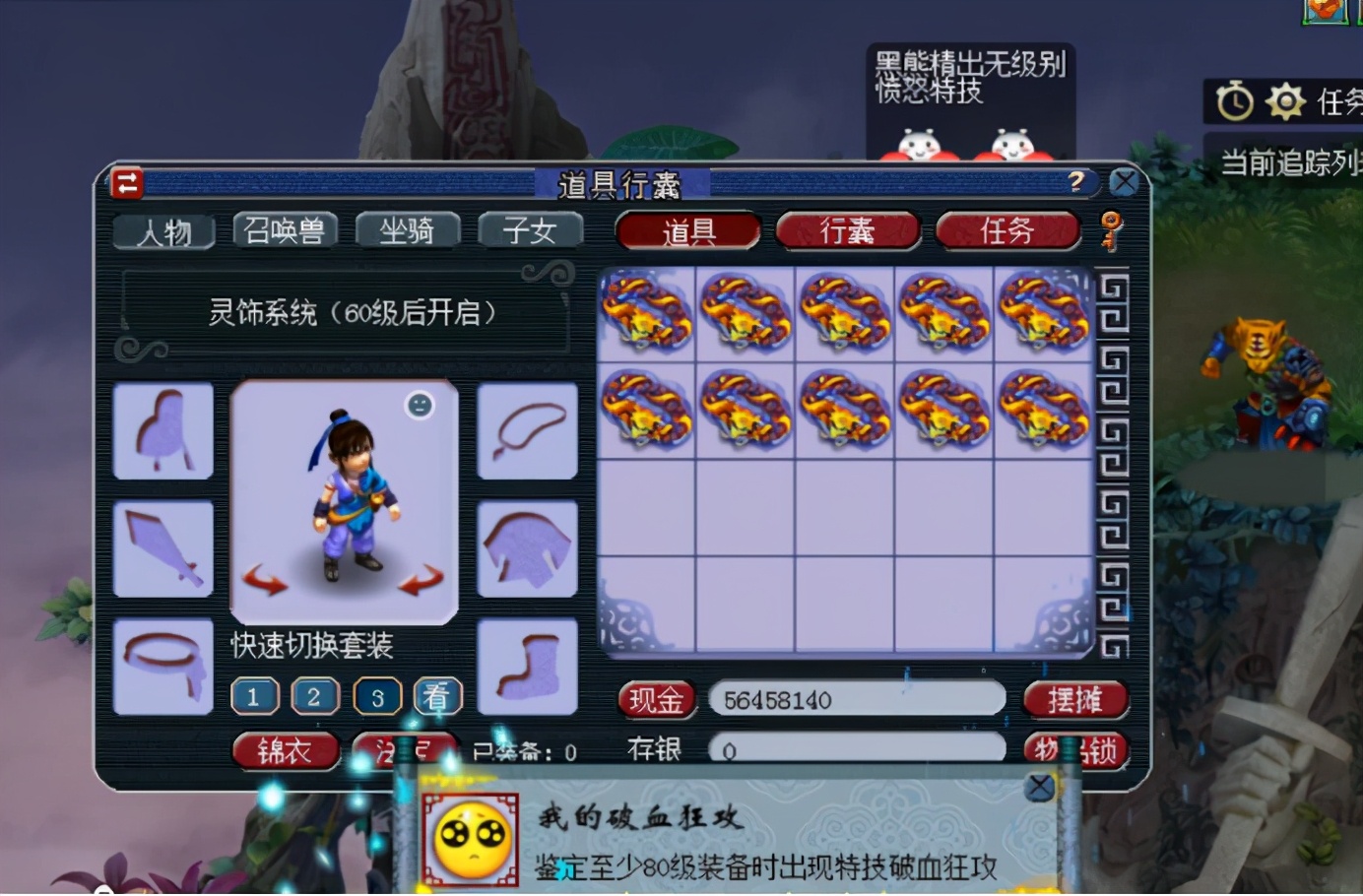Viewport: 1363px width, 896px height.
Task: Click the smiley face icon above character model
Action: click(420, 402)
